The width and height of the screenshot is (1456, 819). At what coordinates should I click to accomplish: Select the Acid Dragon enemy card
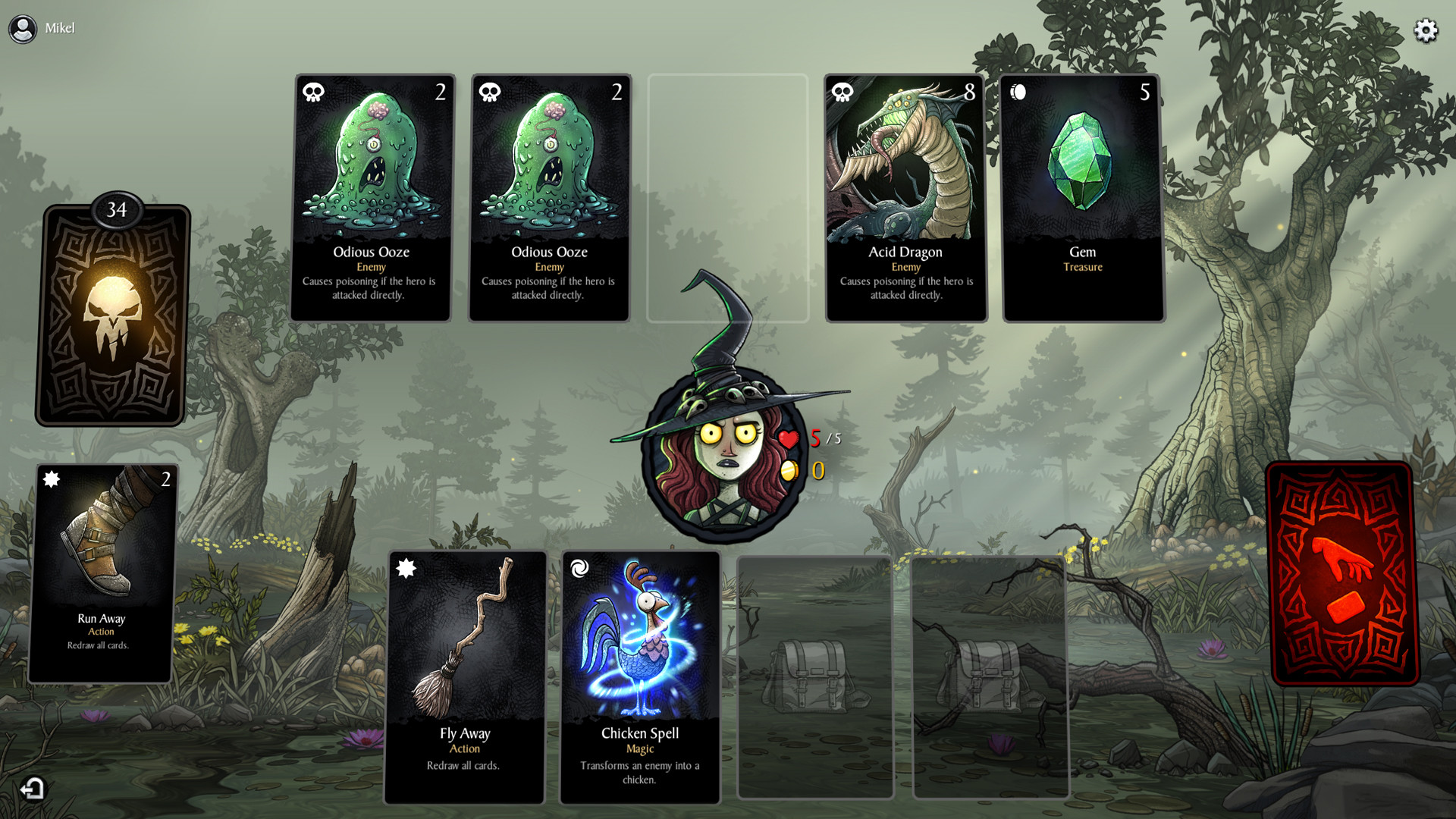click(x=905, y=197)
